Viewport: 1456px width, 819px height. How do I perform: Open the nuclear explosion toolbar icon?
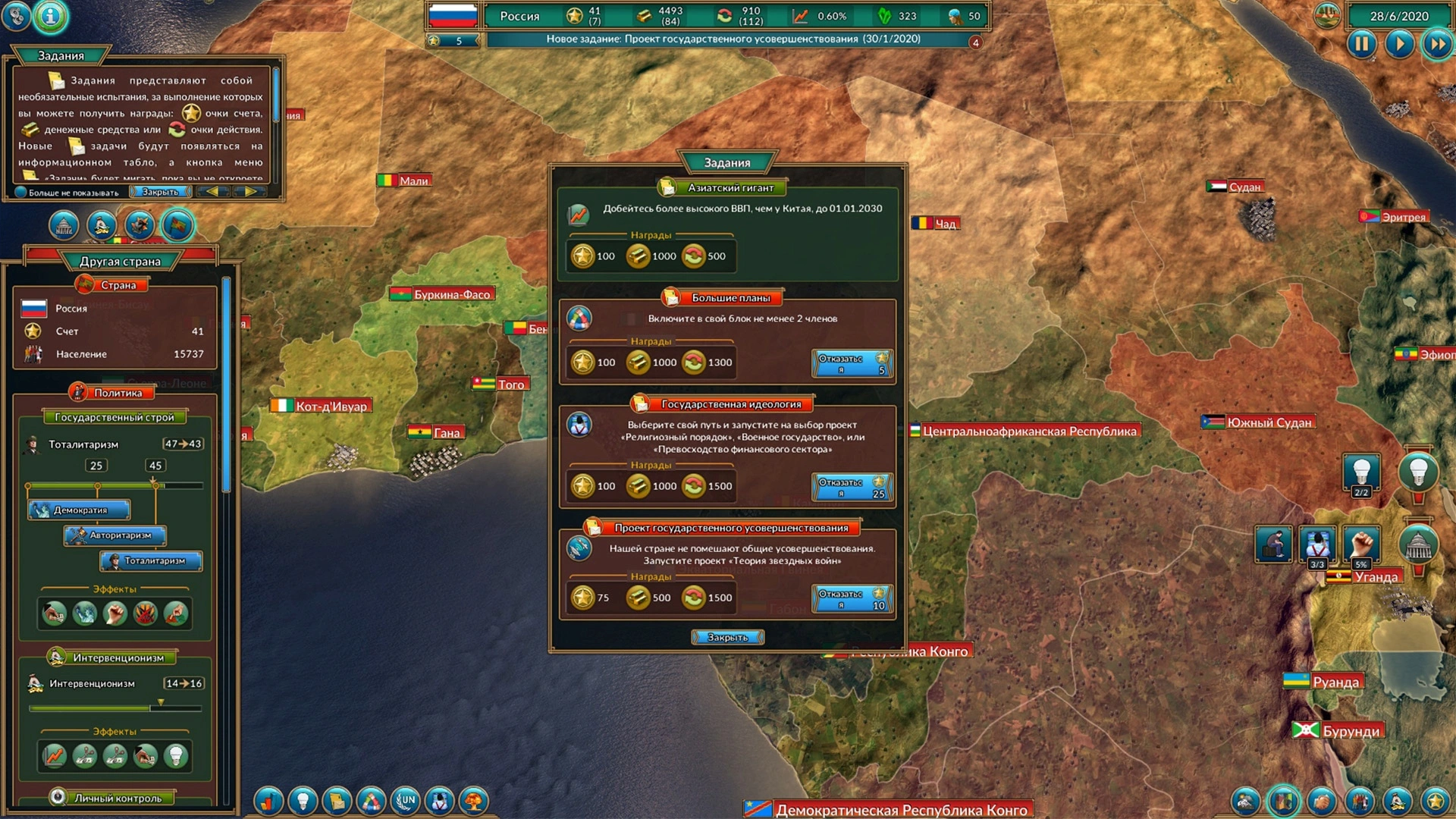tap(475, 801)
